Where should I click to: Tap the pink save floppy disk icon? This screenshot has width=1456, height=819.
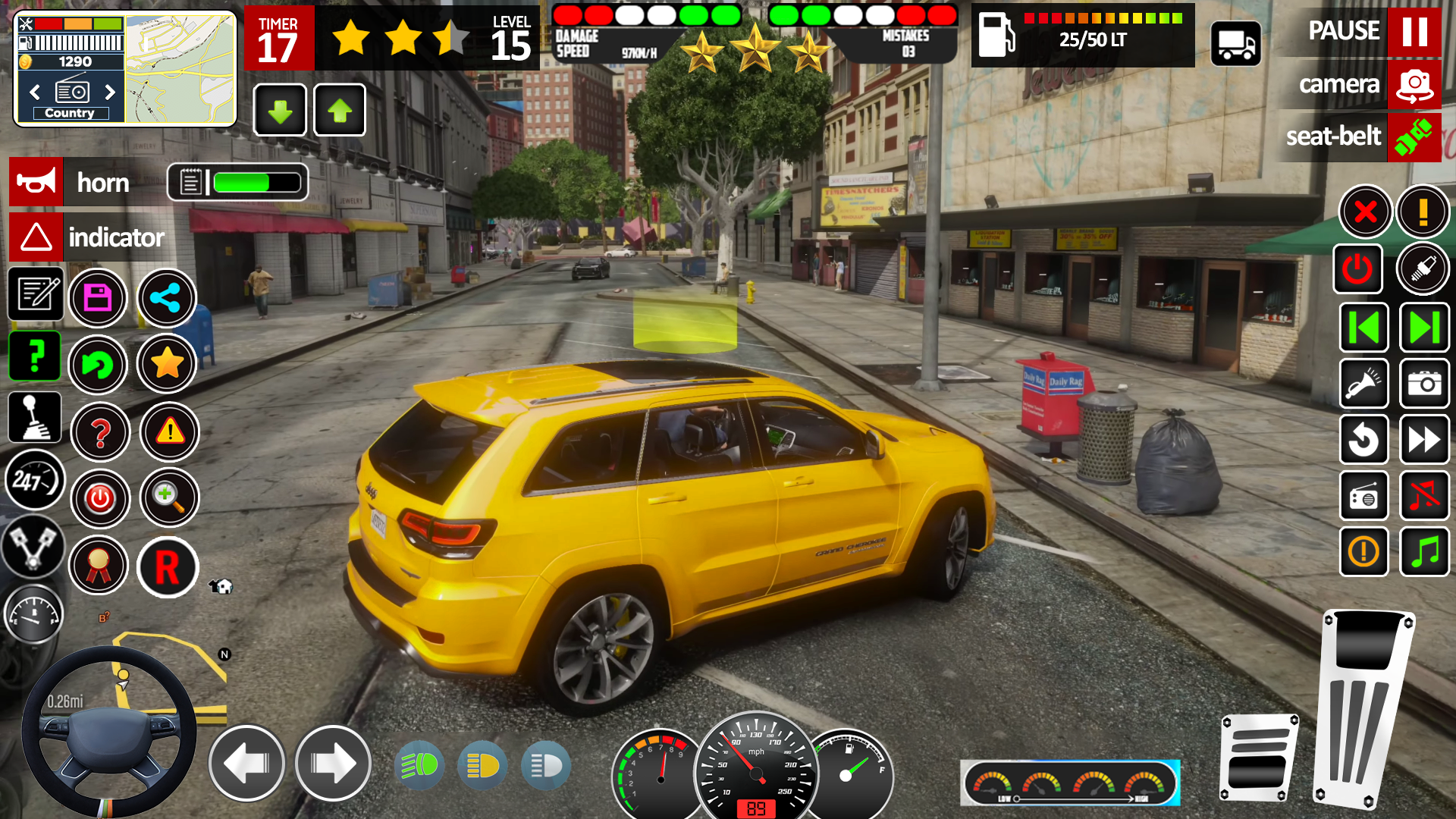[x=98, y=298]
